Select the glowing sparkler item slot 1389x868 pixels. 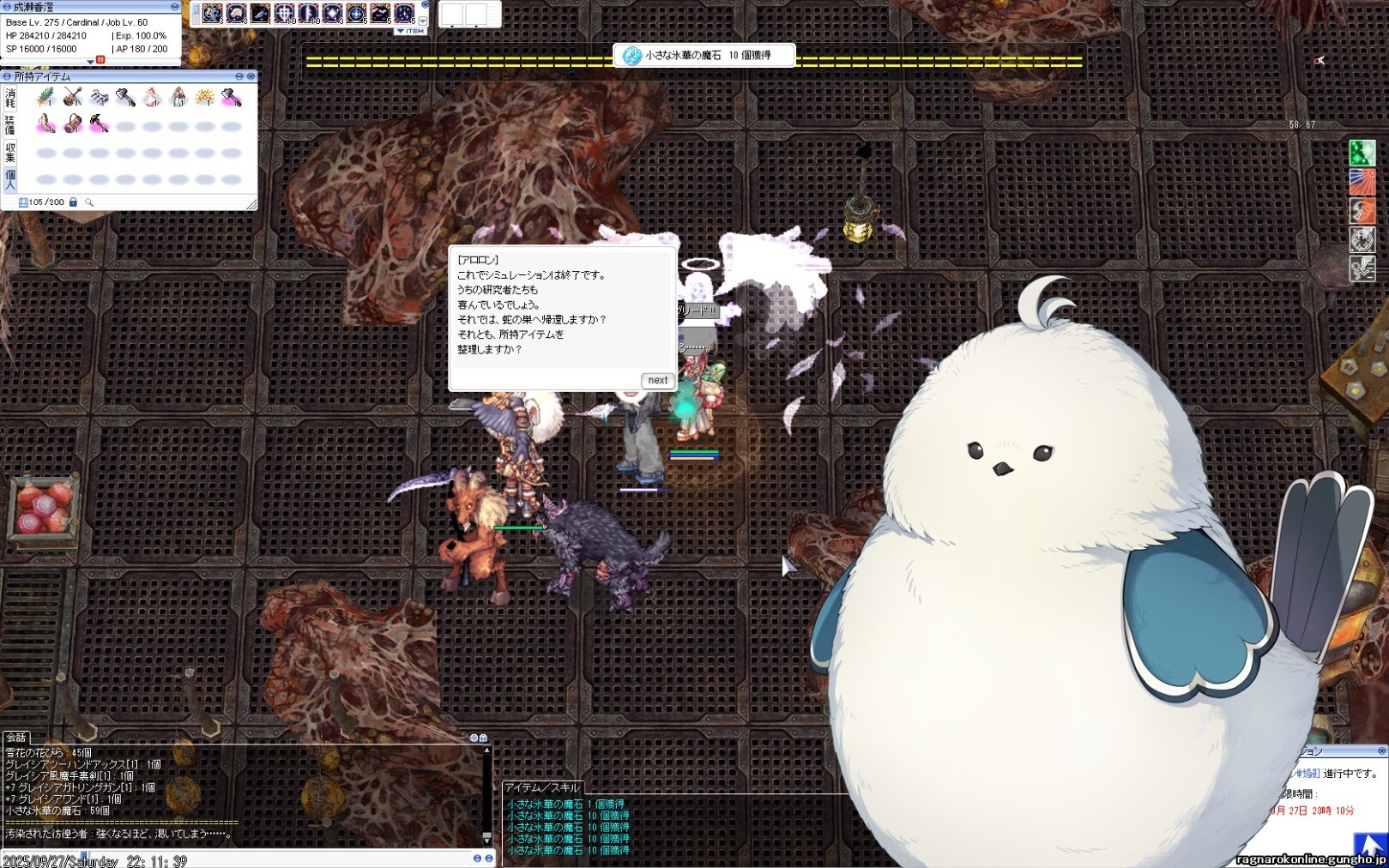204,98
